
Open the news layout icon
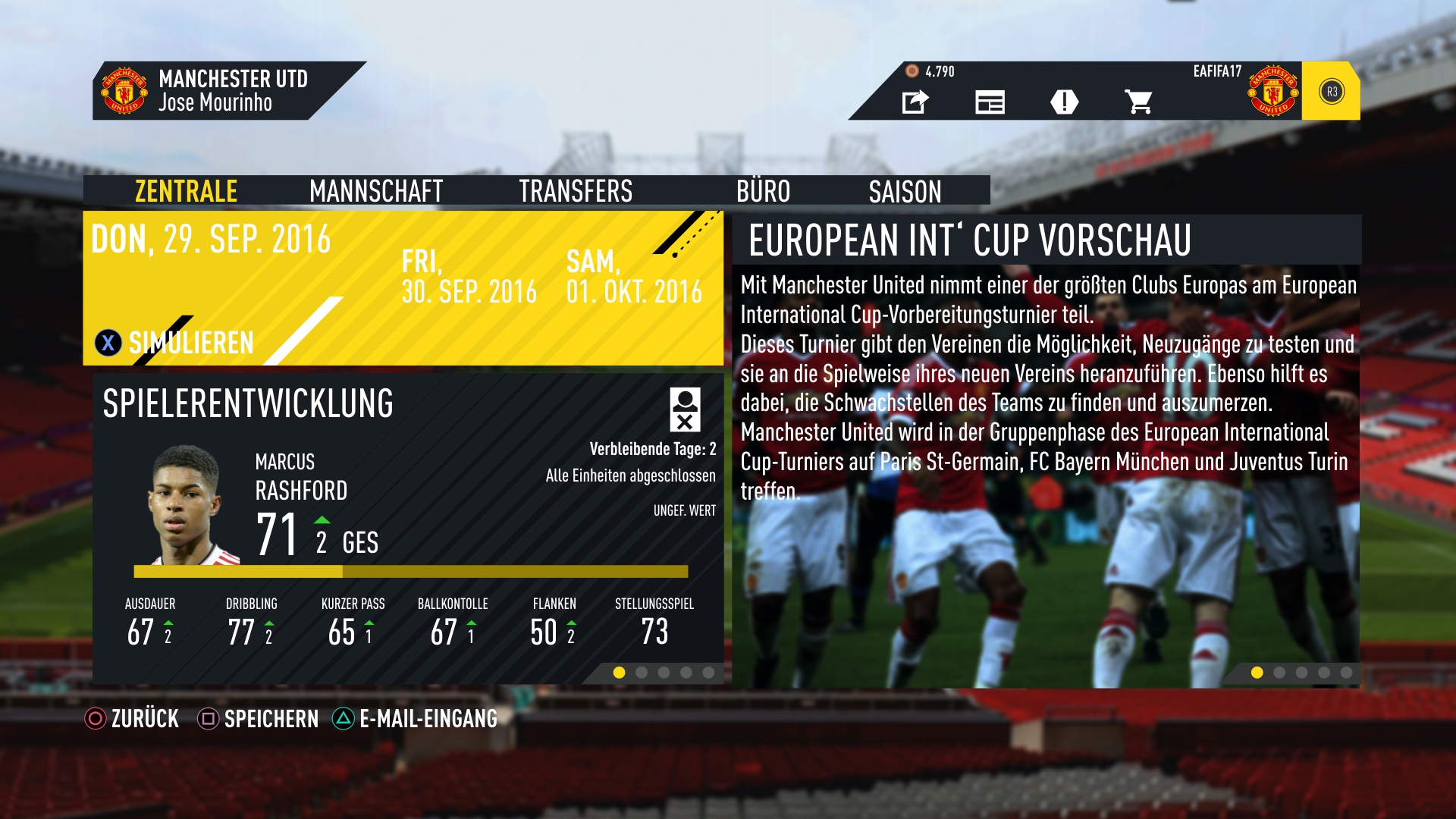click(990, 102)
